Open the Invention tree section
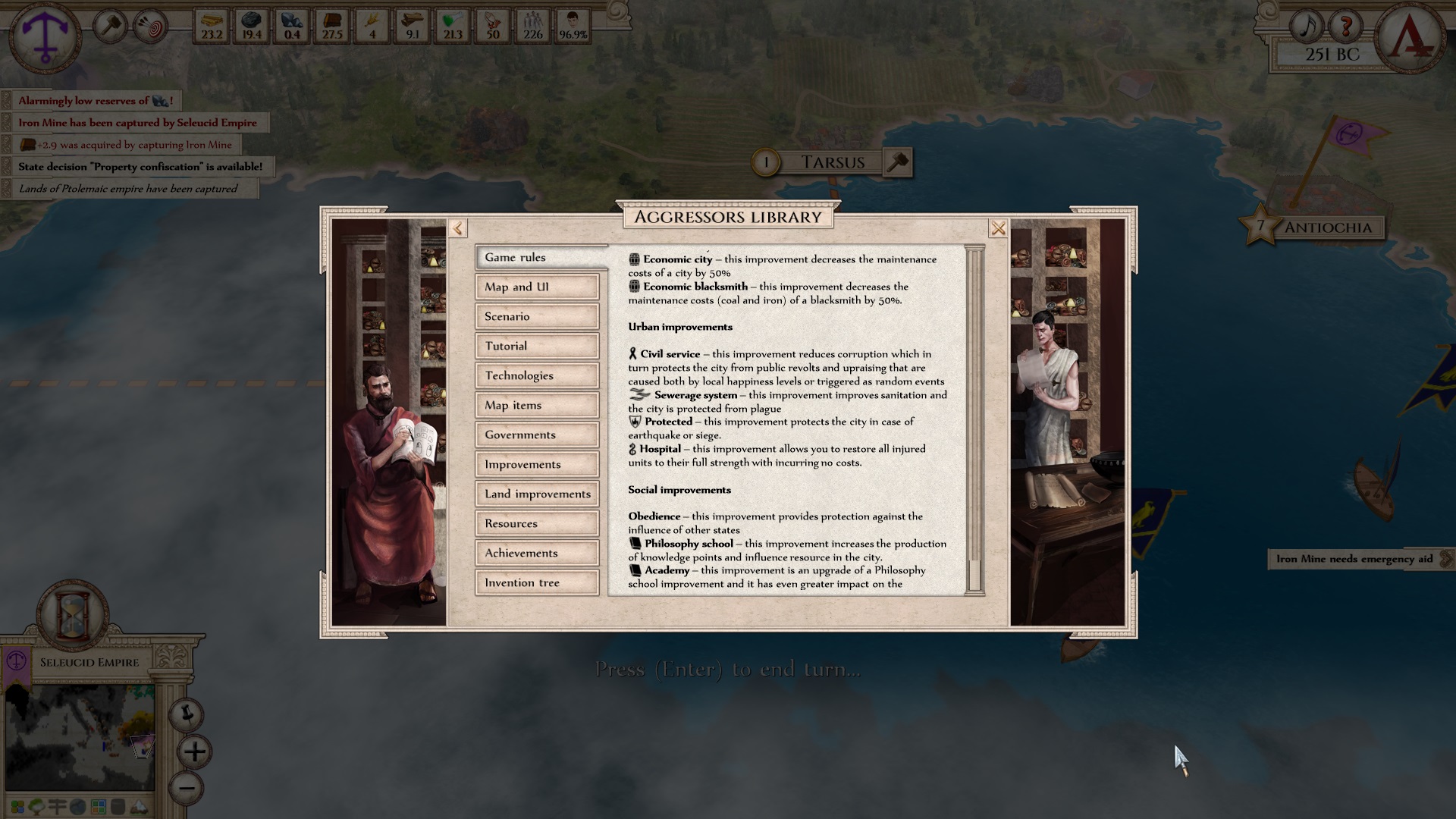This screenshot has width=1456, height=819. (x=536, y=582)
